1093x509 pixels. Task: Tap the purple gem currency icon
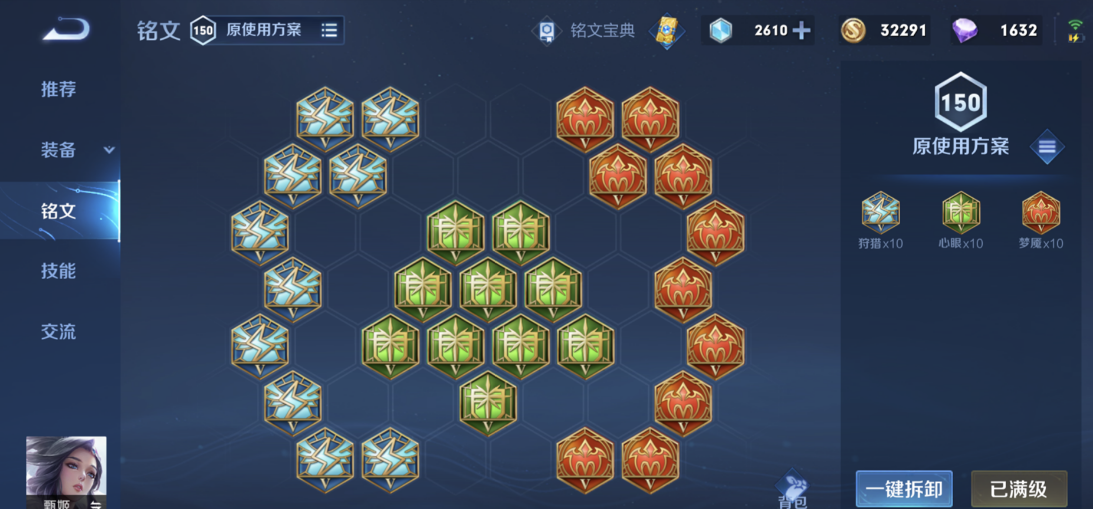(x=965, y=31)
